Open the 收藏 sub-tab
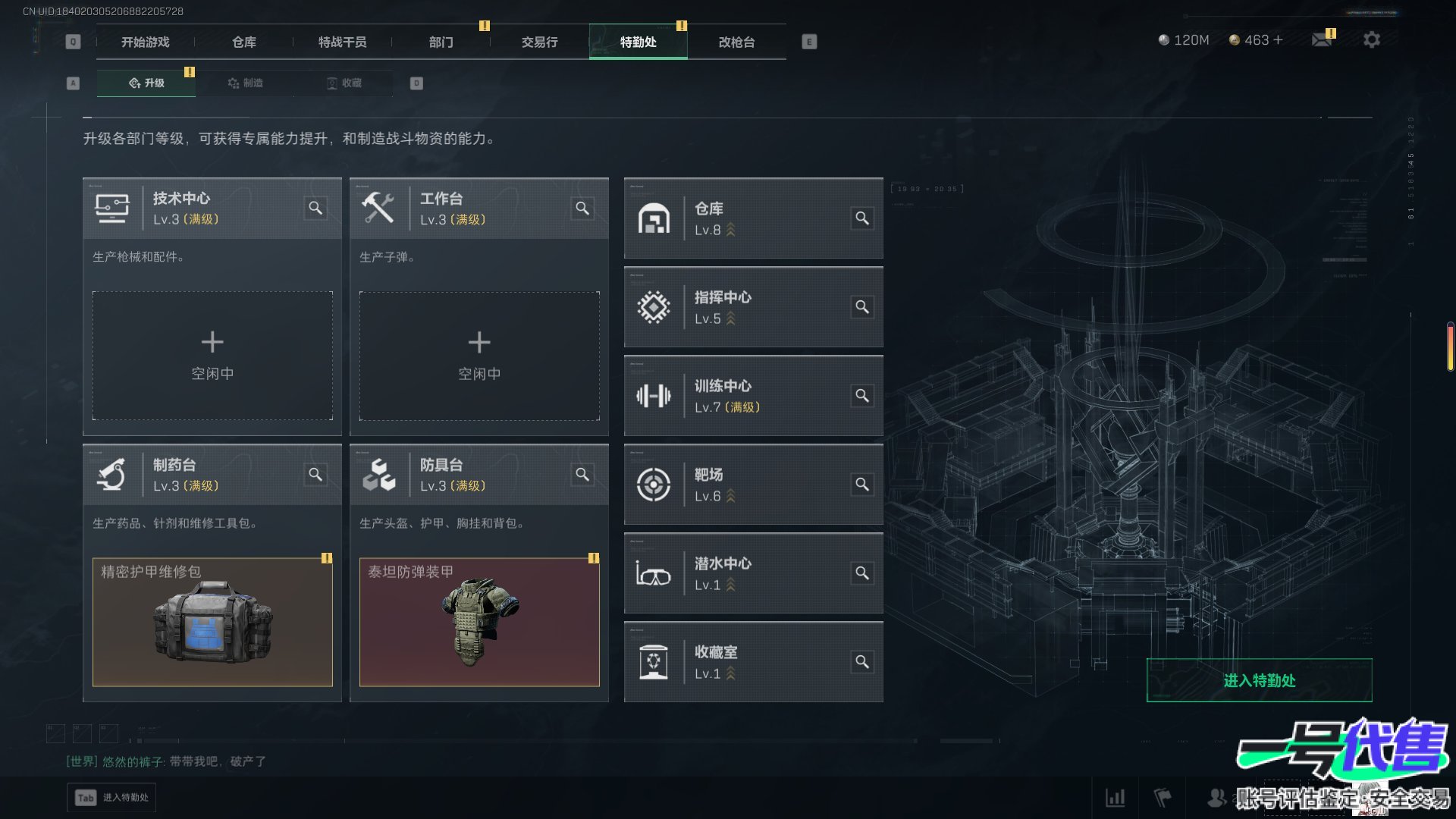The width and height of the screenshot is (1456, 819). (344, 83)
